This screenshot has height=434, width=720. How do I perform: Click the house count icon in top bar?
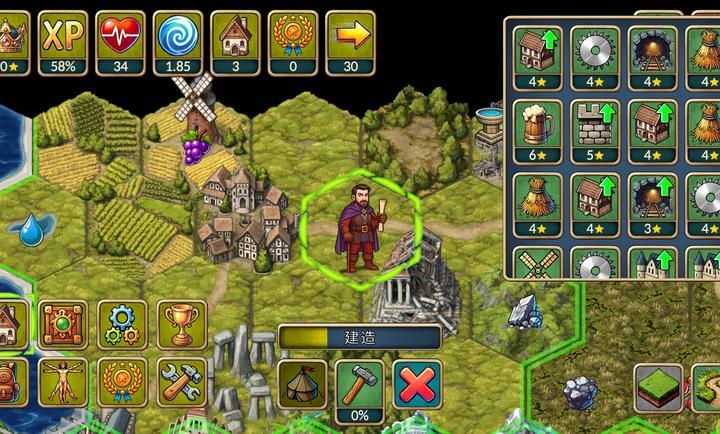coord(236,37)
